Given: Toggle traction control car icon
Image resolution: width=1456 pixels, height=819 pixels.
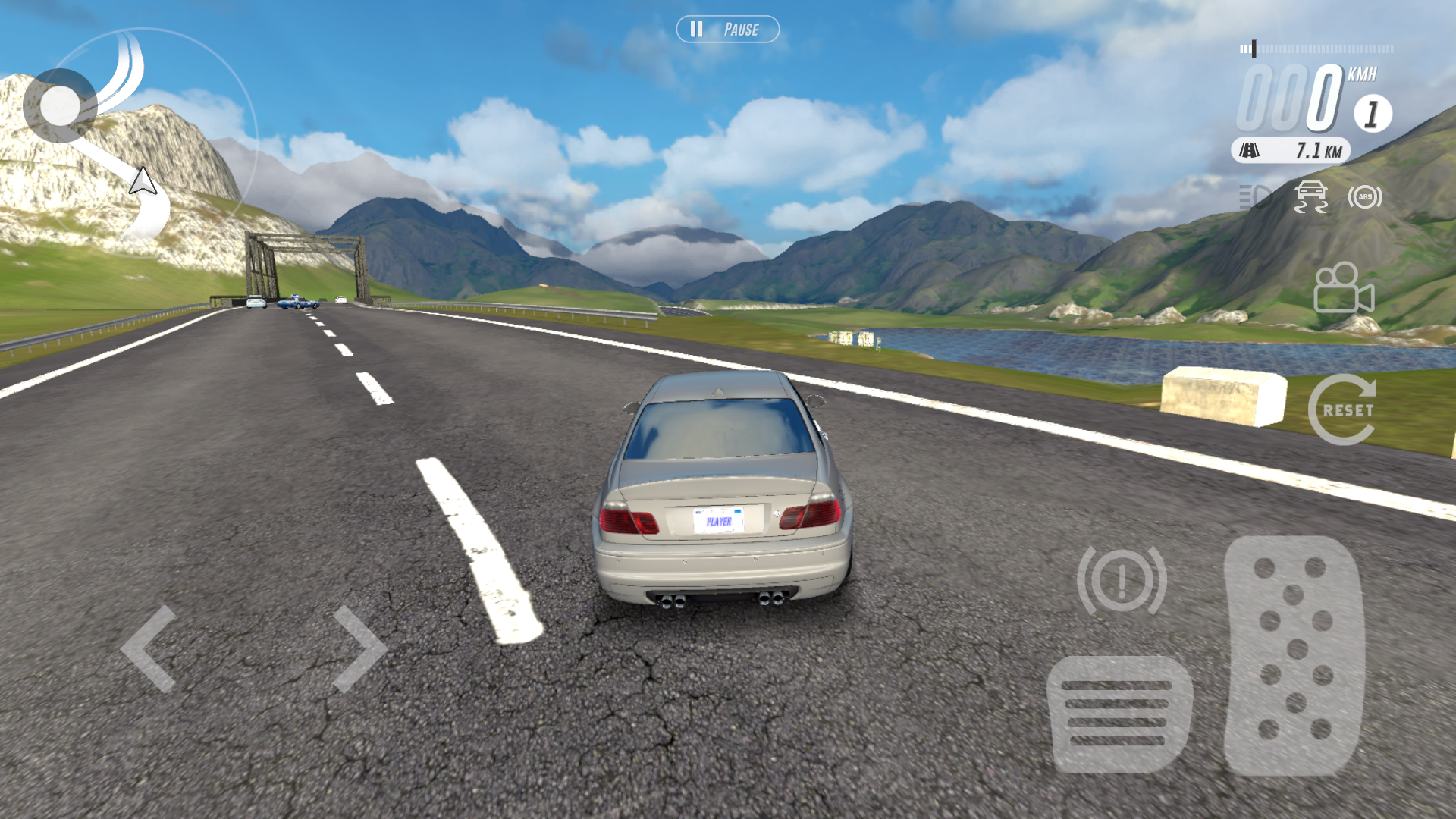Looking at the screenshot, I should point(1310,197).
